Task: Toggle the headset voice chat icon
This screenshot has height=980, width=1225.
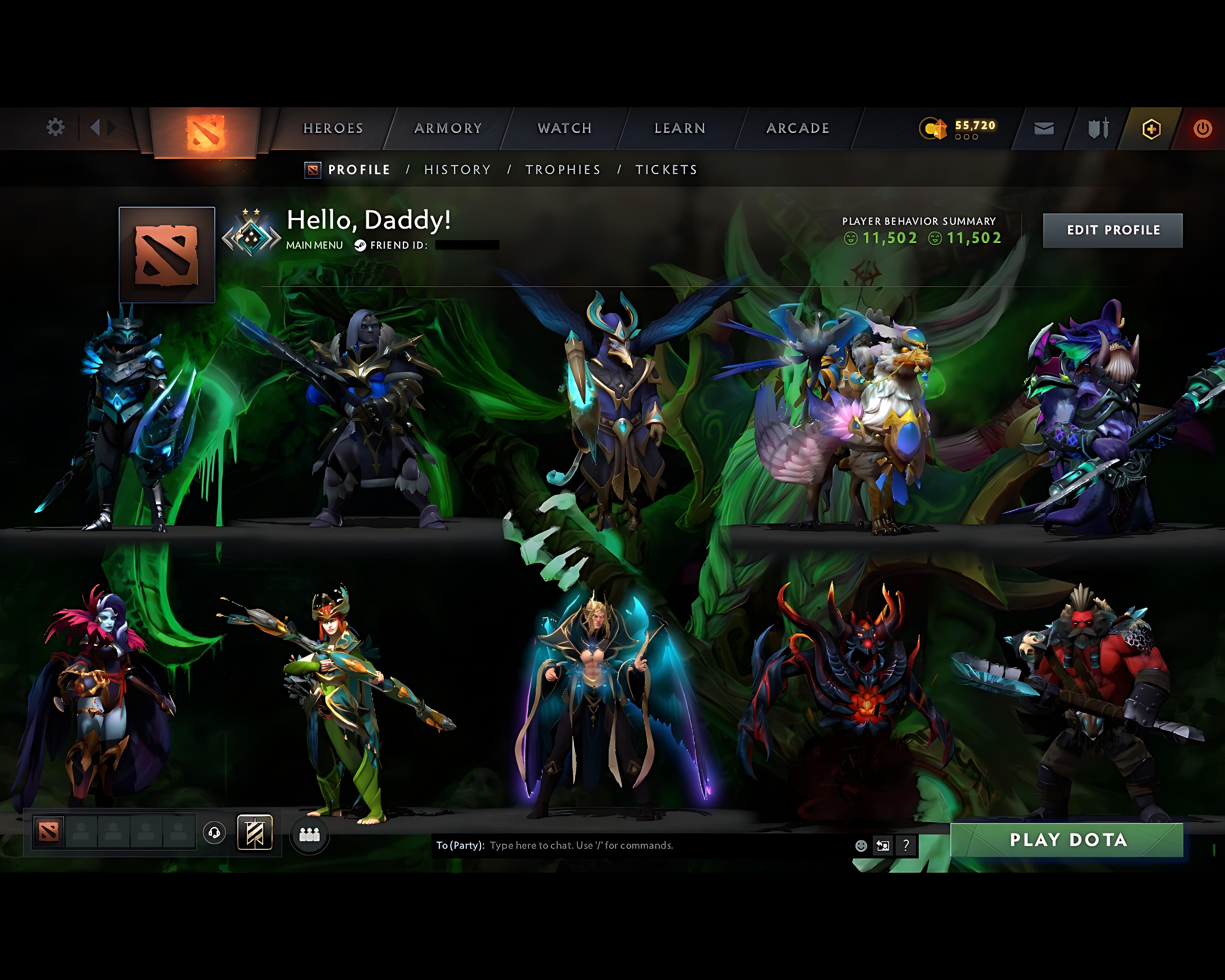Action: (214, 833)
